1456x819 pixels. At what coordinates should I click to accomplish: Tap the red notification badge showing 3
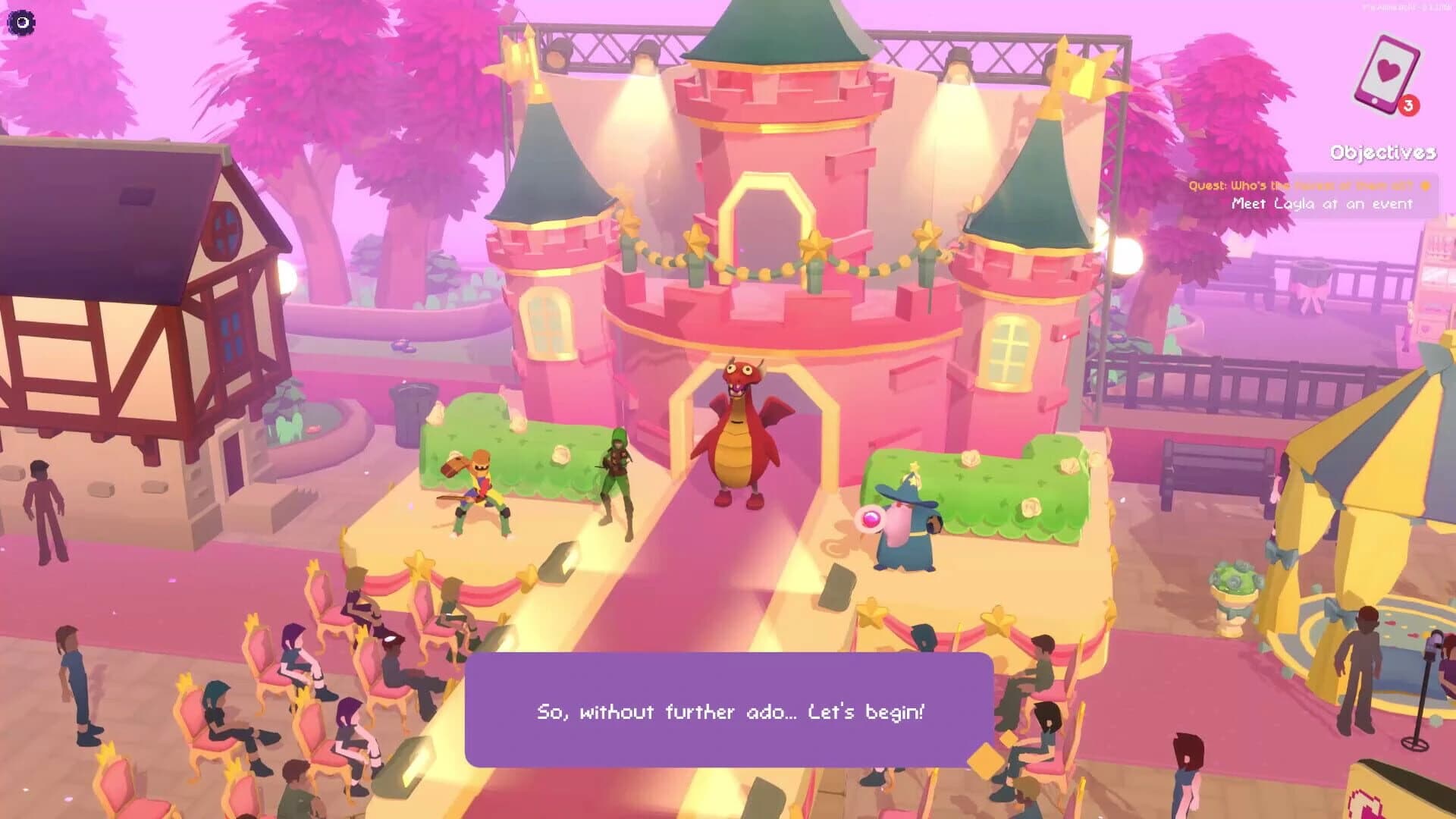[1408, 107]
